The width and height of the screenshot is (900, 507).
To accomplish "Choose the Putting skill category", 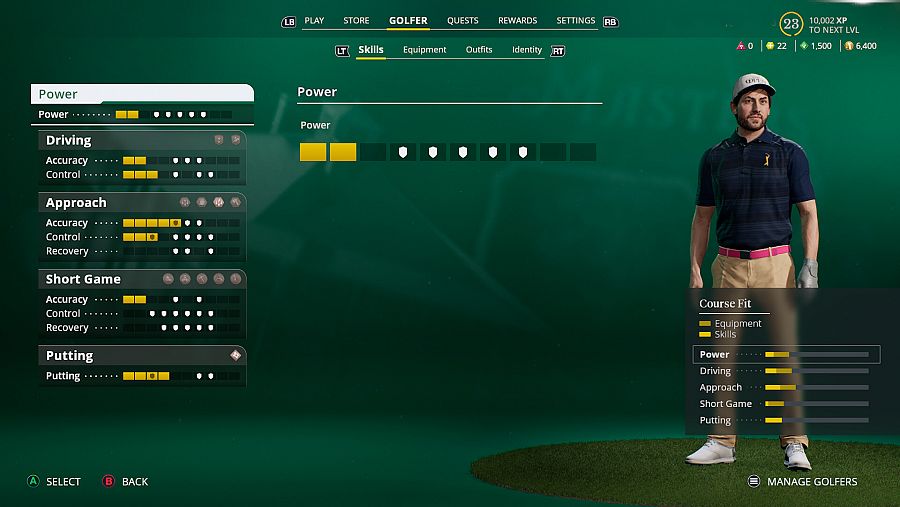I will point(142,355).
